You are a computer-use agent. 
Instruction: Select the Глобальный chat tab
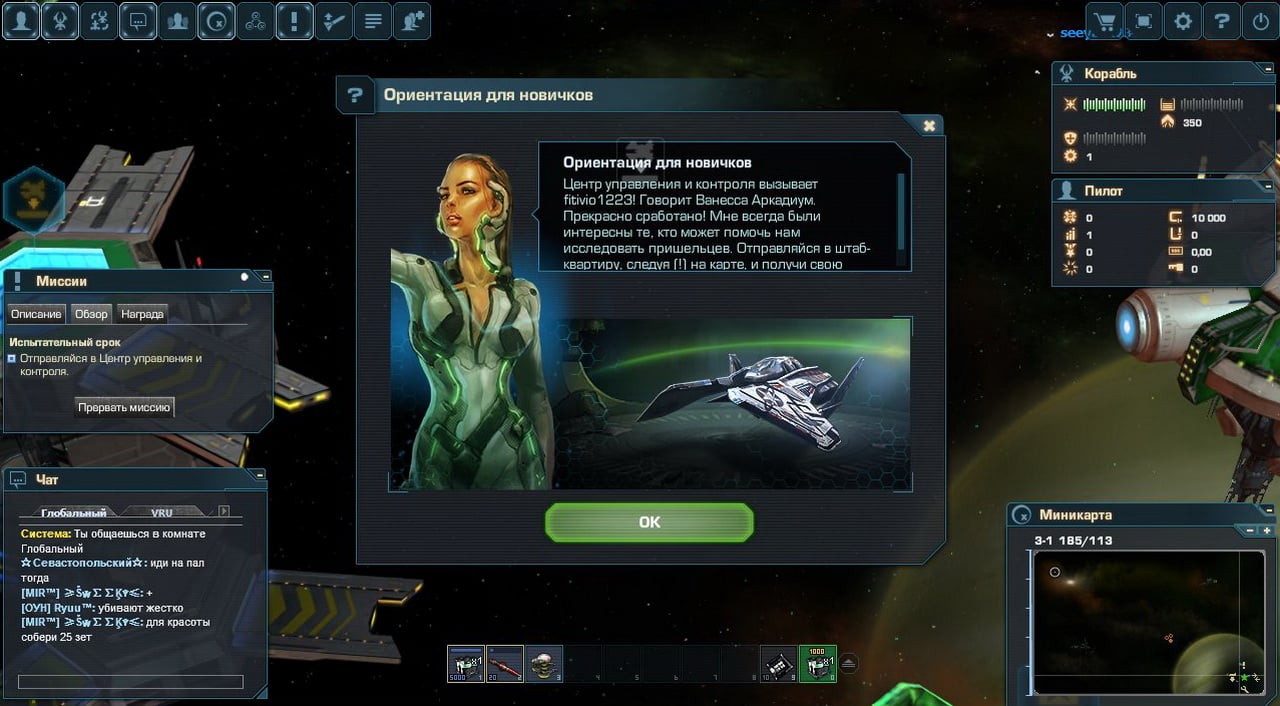coord(73,513)
